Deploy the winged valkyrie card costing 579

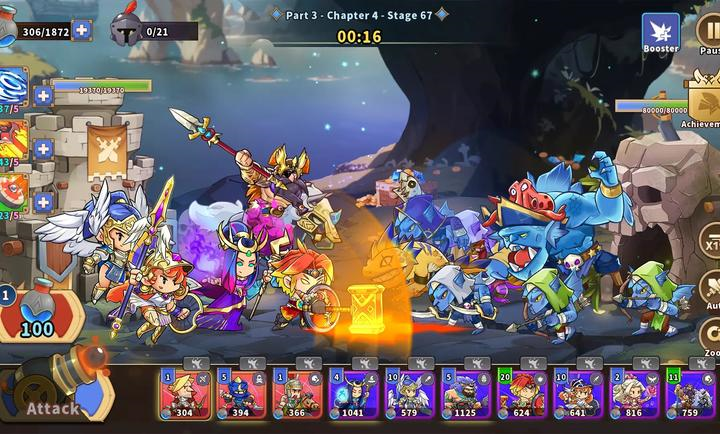[410, 394]
